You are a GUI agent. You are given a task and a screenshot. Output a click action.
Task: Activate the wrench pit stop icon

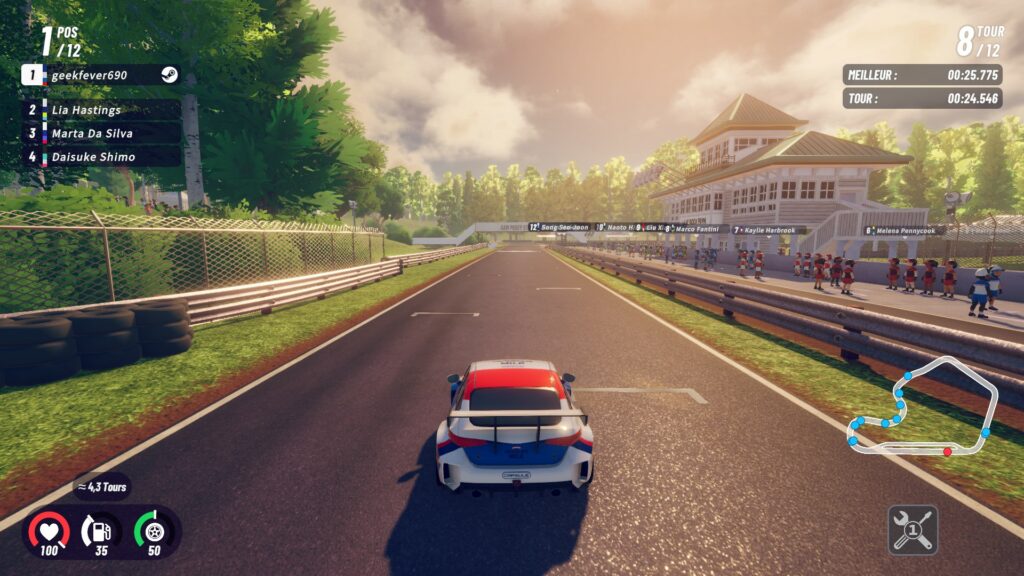click(912, 530)
